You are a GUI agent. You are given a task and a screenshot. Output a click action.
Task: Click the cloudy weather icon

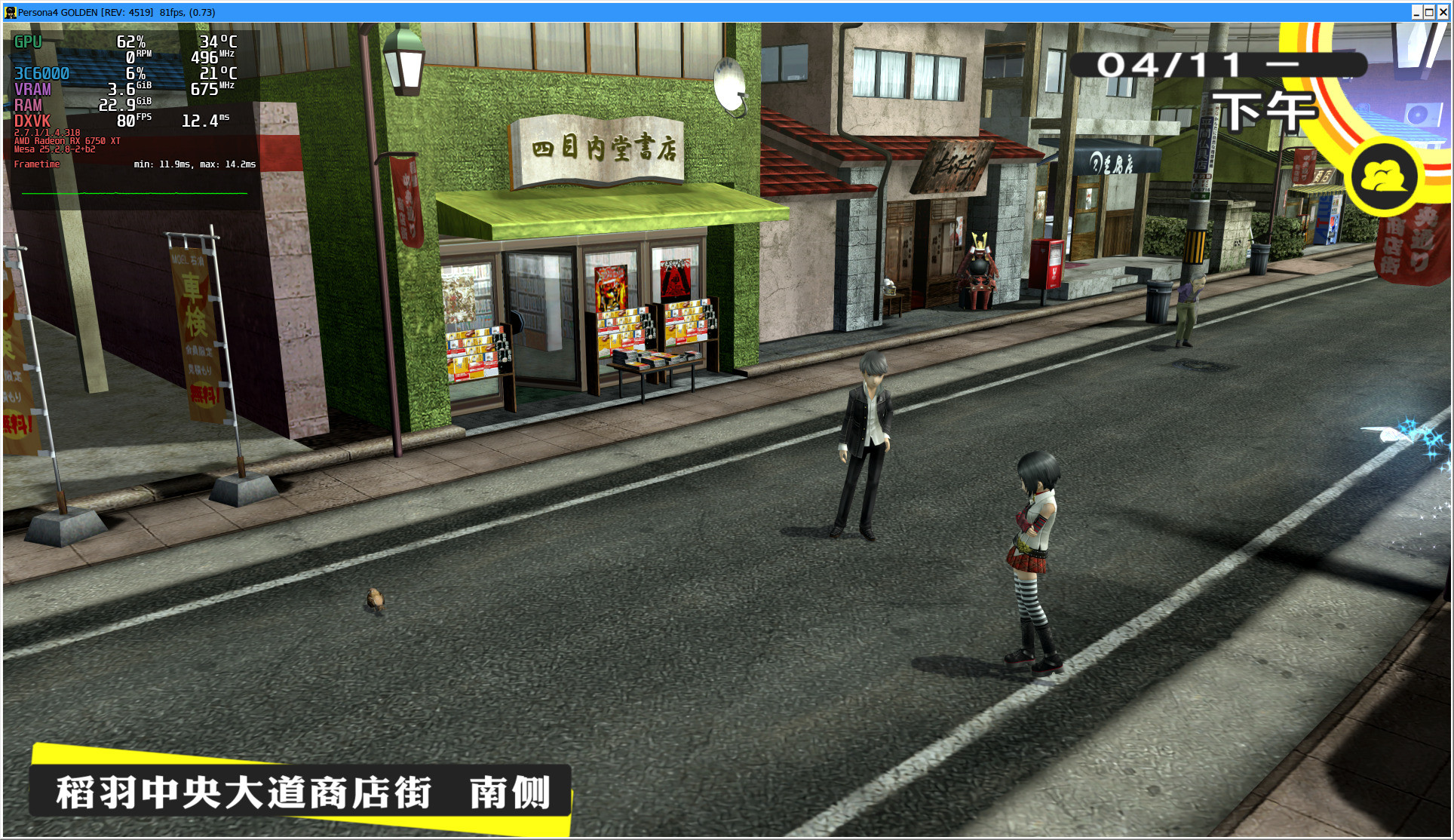tap(1383, 179)
